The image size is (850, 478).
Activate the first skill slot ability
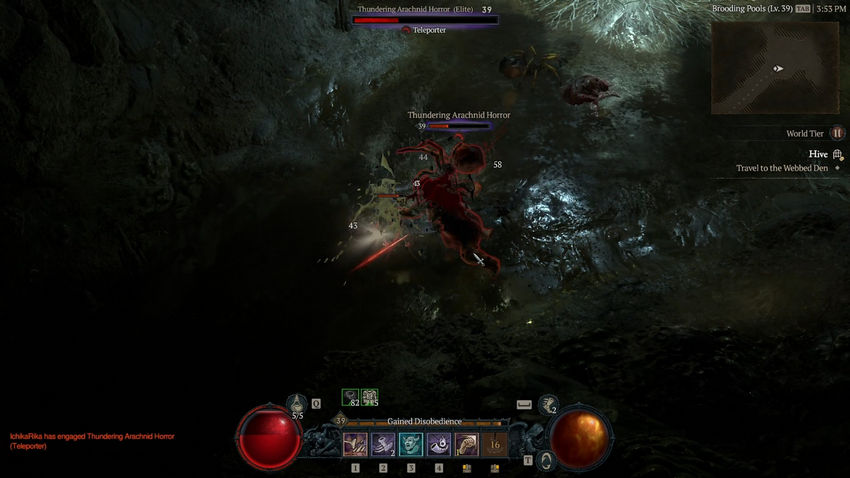tap(355, 444)
